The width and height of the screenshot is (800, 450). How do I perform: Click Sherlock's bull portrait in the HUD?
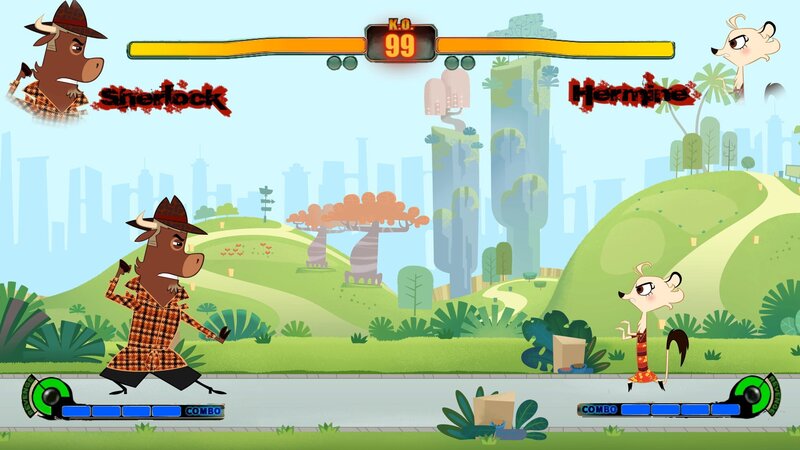pos(62,66)
